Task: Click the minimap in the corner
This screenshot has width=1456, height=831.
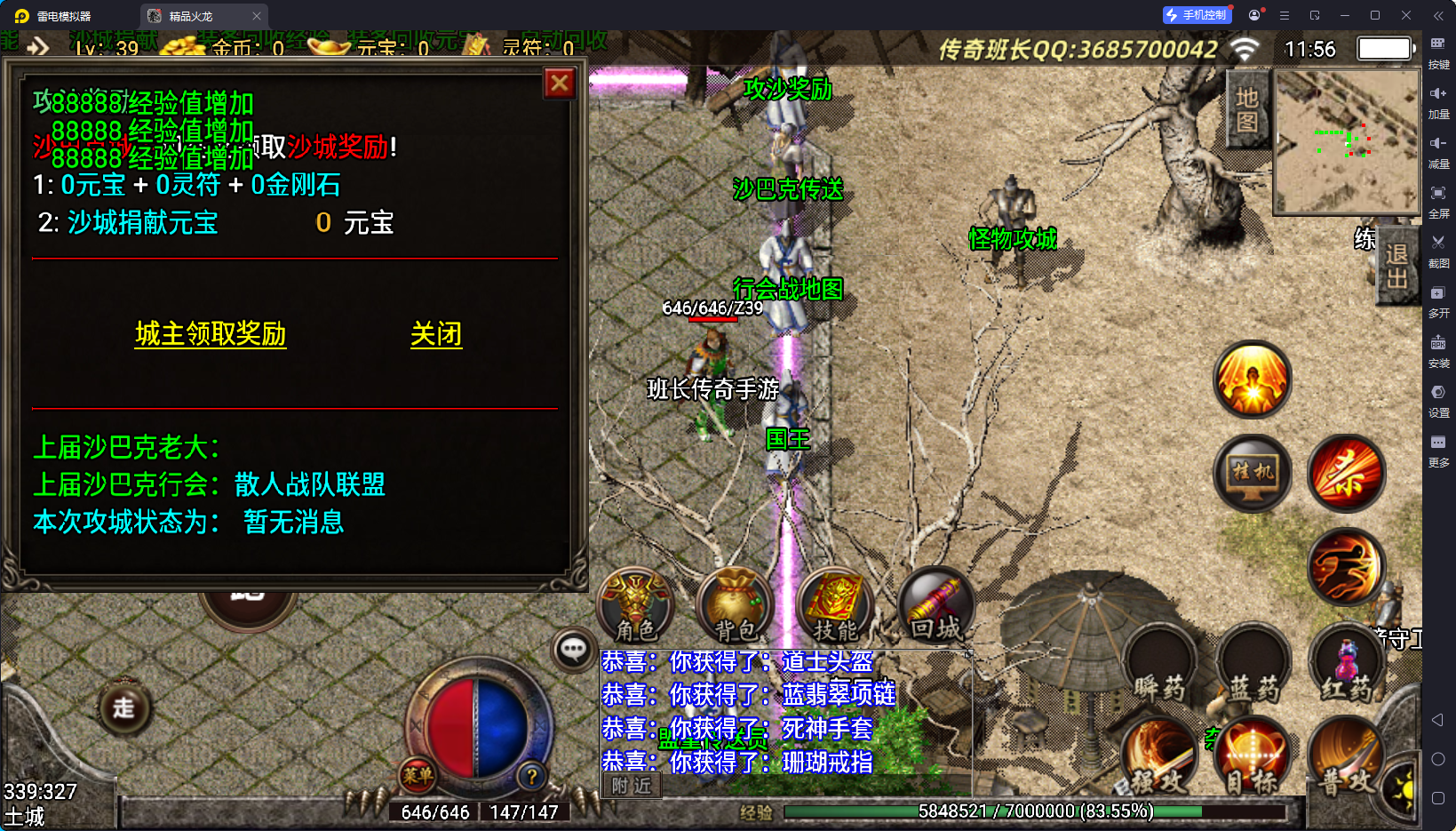Action: (1346, 142)
